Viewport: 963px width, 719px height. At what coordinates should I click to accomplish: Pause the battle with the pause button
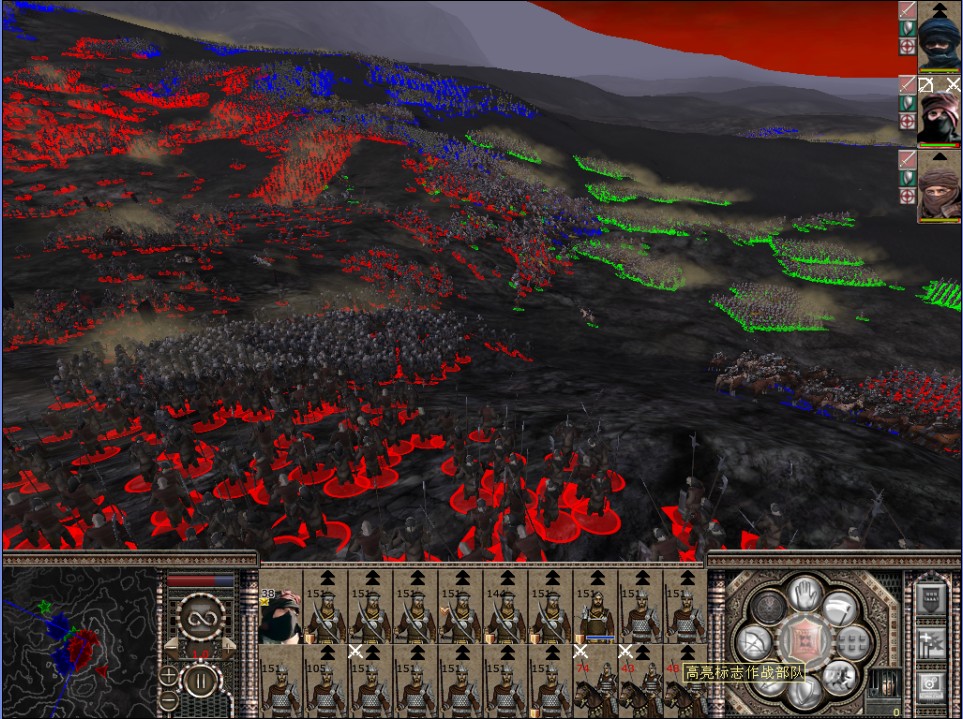pyautogui.click(x=200, y=683)
